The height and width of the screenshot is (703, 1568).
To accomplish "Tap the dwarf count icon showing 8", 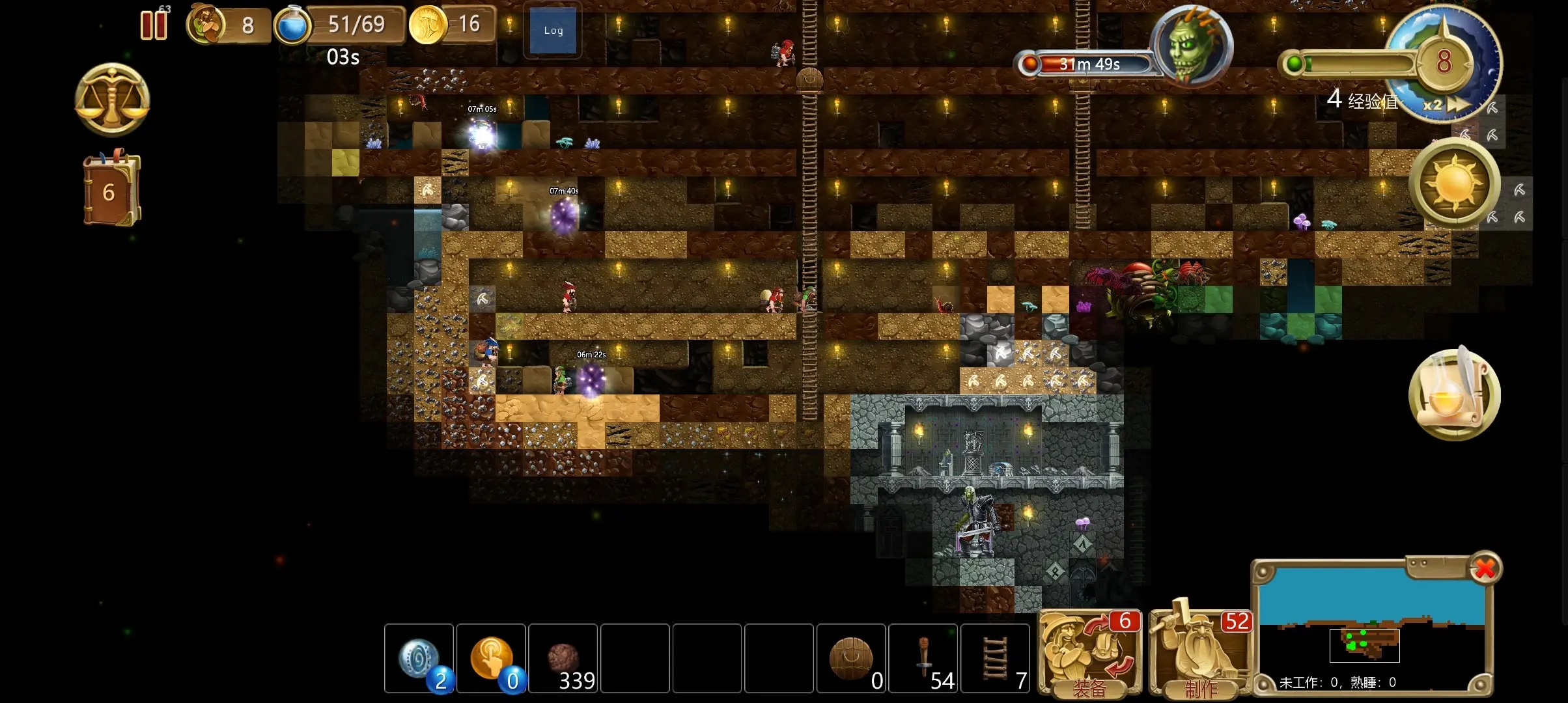I will [206, 25].
